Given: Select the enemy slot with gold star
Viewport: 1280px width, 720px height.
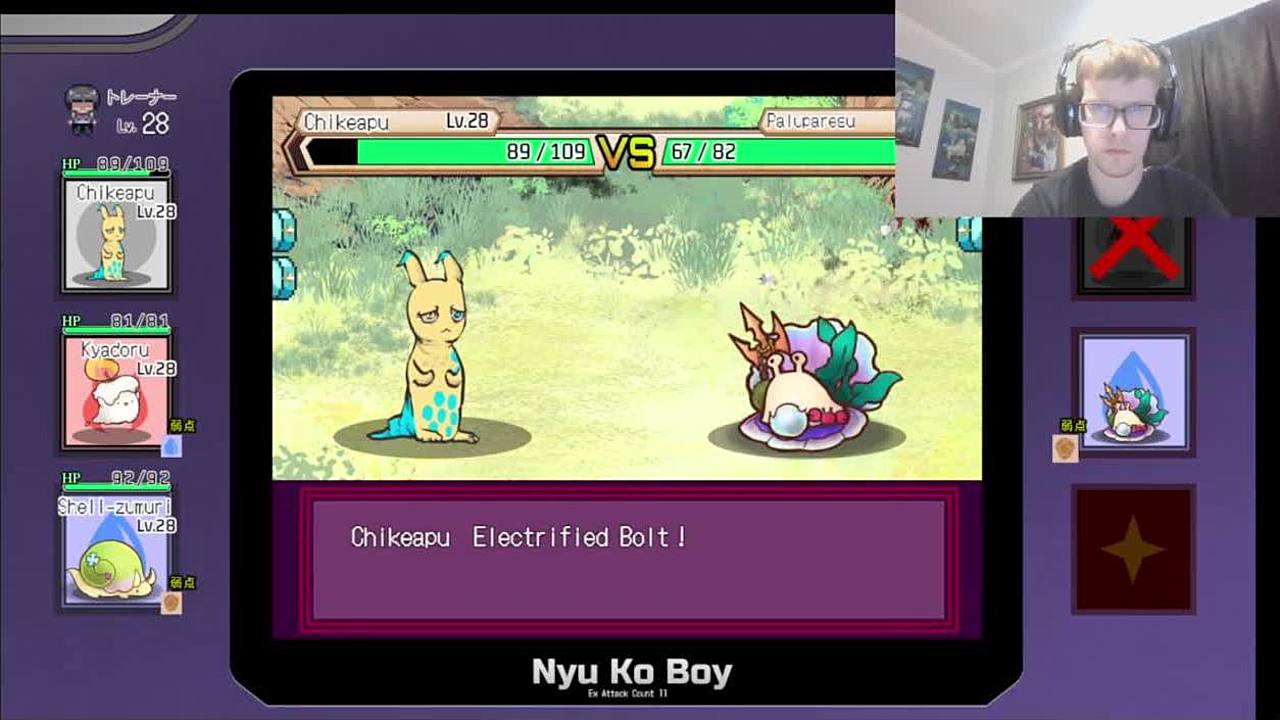Looking at the screenshot, I should click(x=1133, y=548).
